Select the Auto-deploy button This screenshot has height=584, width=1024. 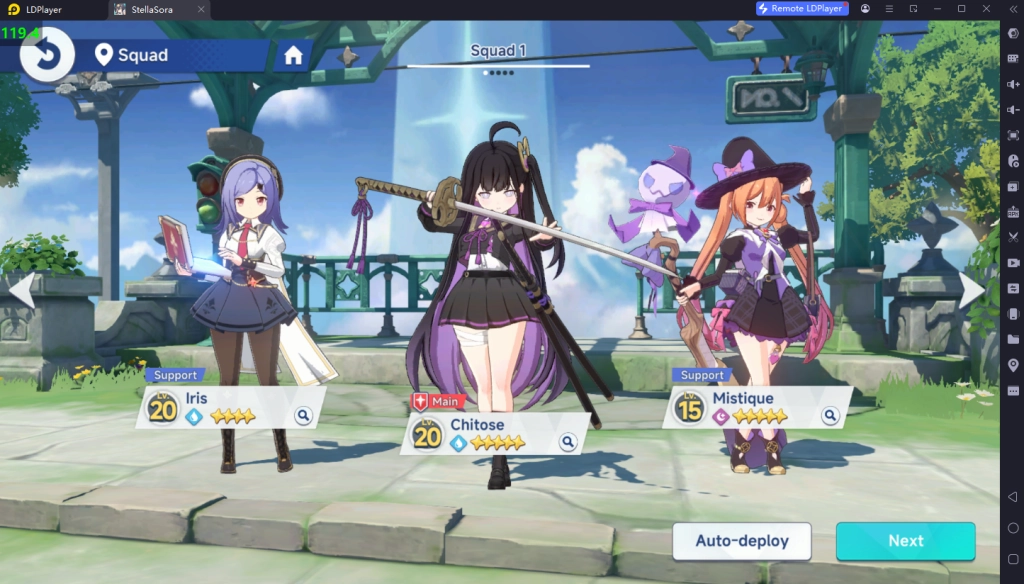tap(742, 541)
